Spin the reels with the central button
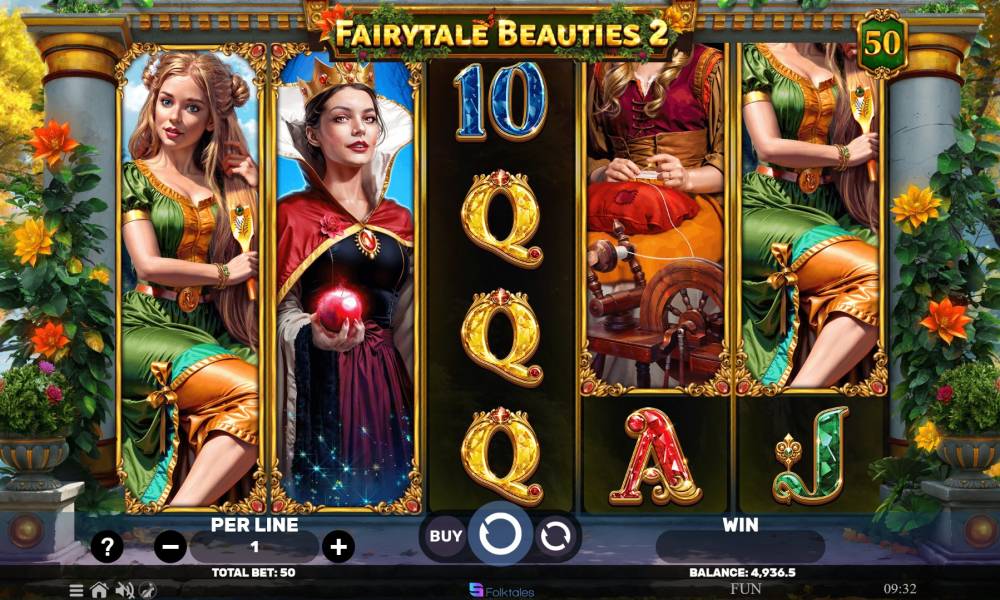This screenshot has height=600, width=1000. click(500, 536)
